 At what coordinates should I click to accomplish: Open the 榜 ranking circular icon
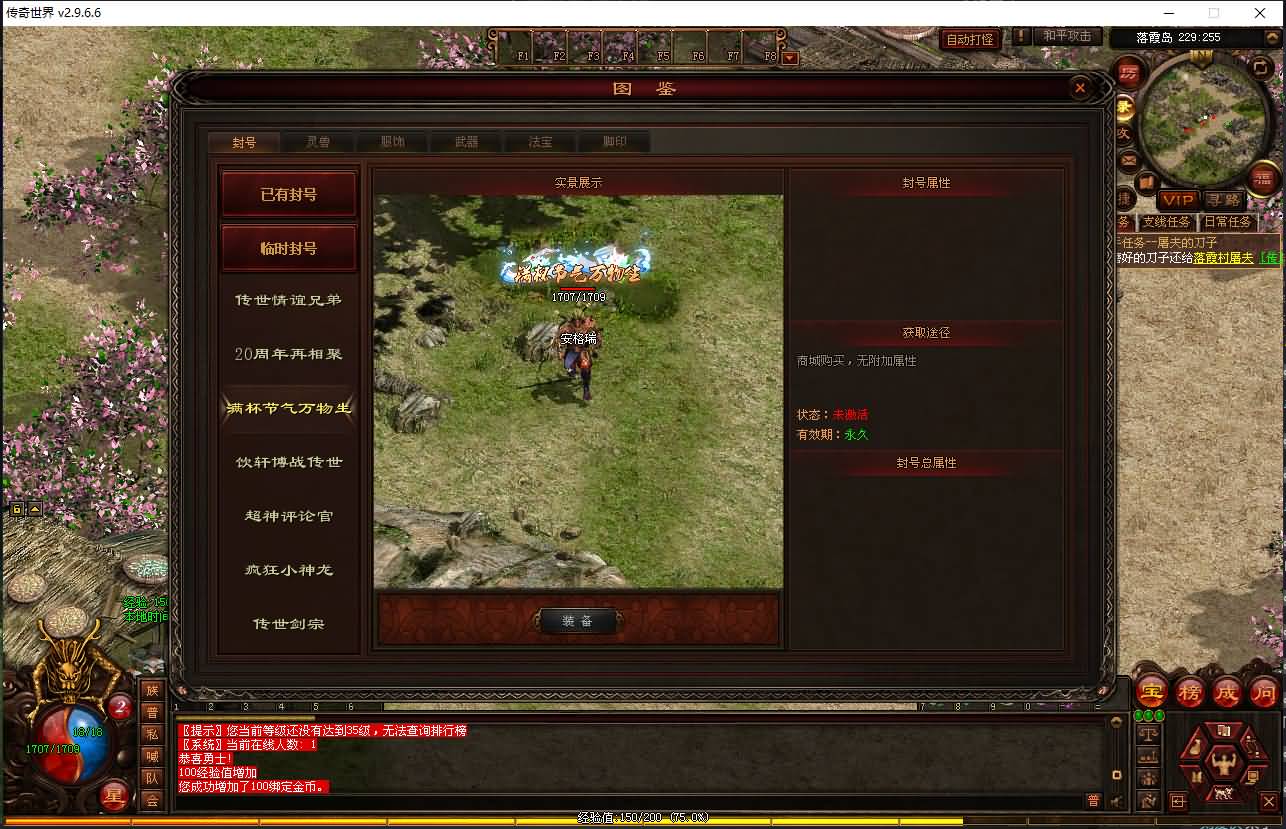pos(1188,692)
